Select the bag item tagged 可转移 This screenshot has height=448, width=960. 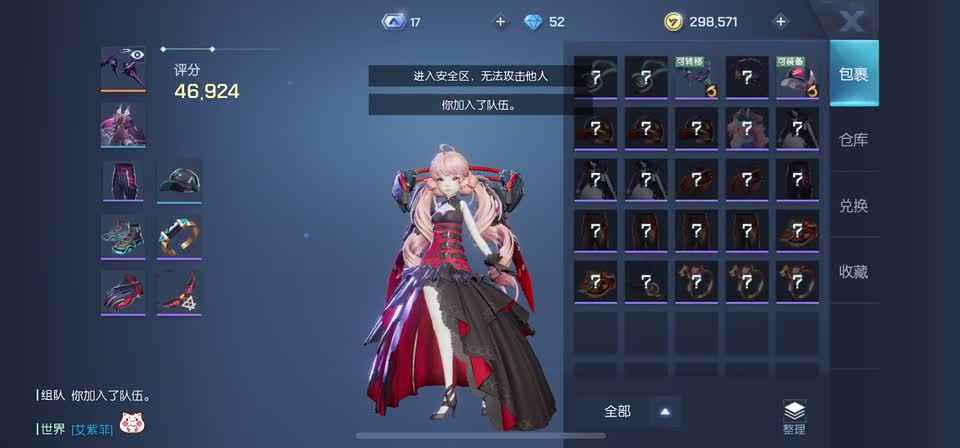(696, 77)
